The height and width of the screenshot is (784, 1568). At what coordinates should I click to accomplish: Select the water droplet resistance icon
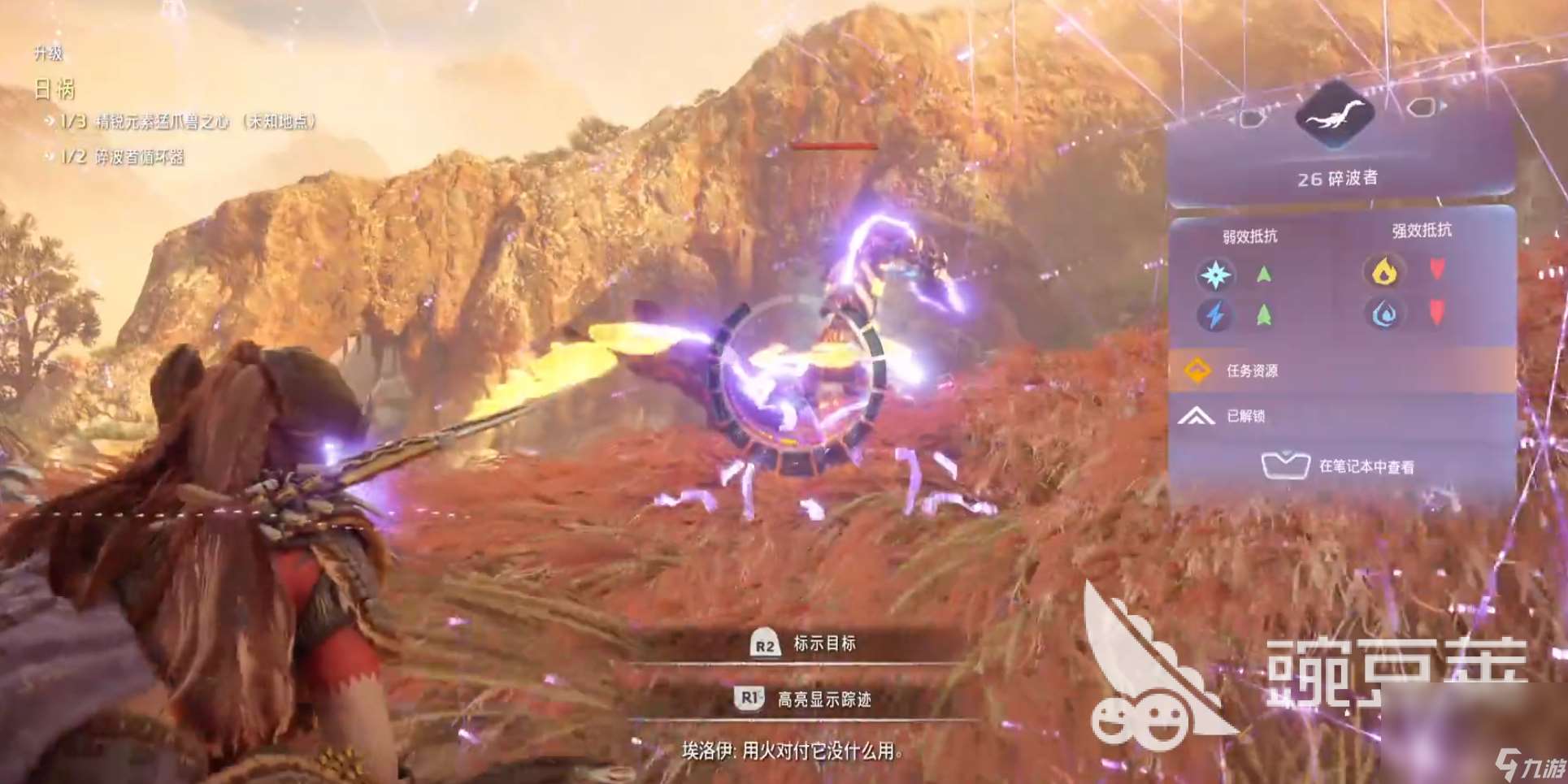pyautogui.click(x=1385, y=314)
